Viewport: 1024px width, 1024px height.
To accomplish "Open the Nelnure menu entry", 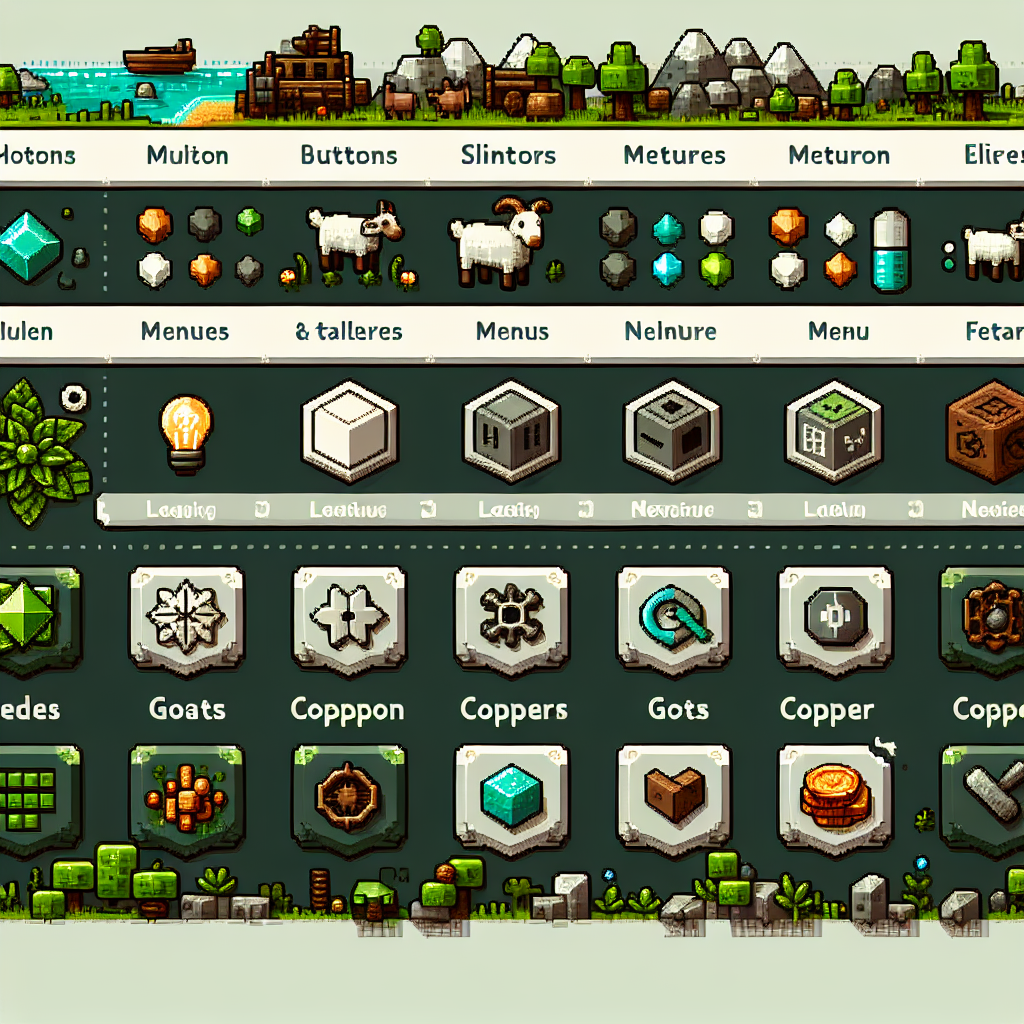I will (x=670, y=331).
